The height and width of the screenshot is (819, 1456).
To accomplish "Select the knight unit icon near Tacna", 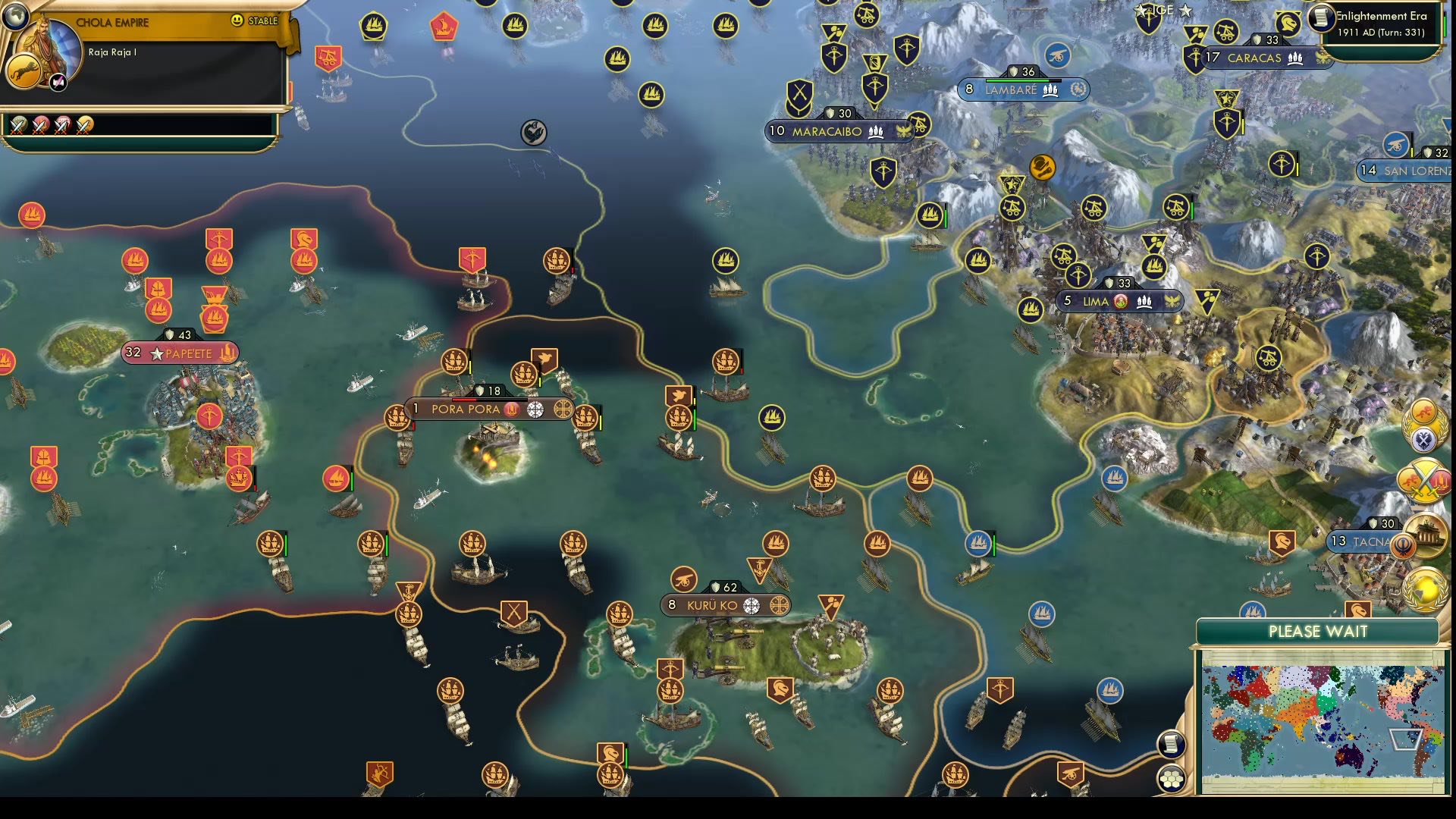I will click(x=1282, y=541).
